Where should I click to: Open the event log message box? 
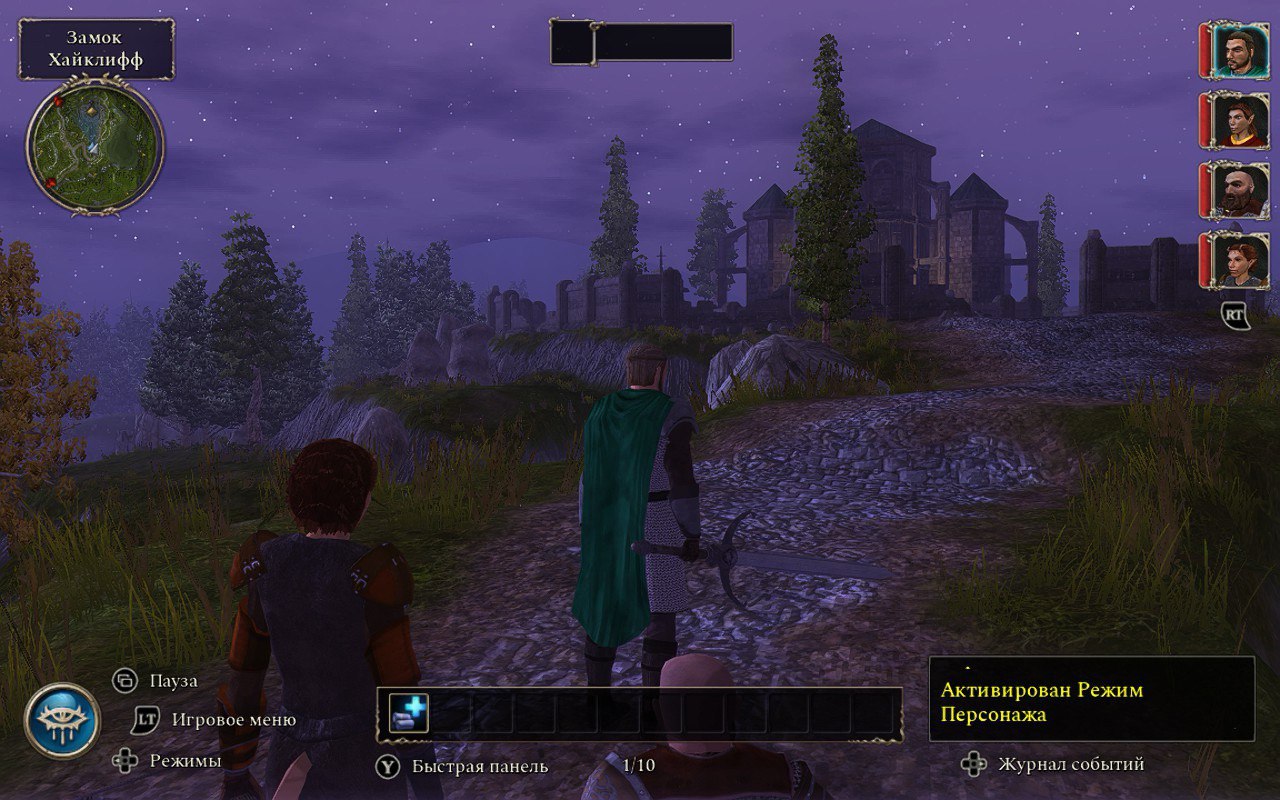pyautogui.click(x=1091, y=698)
